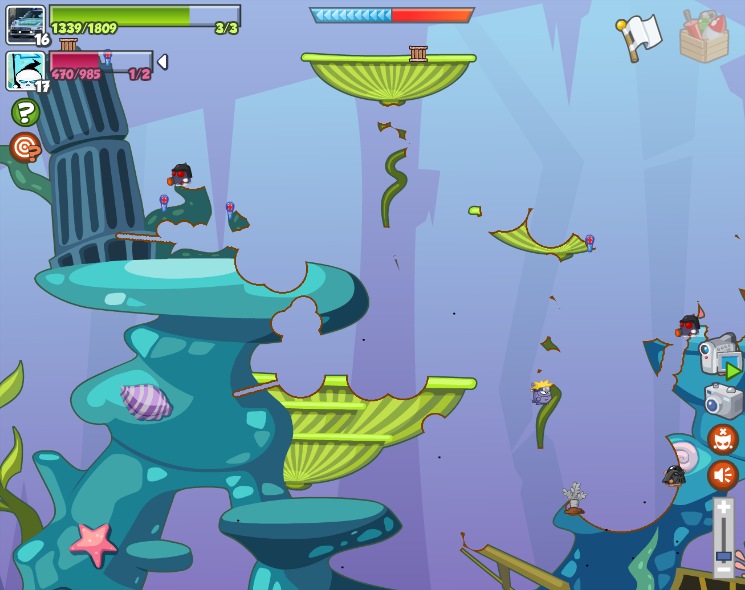The height and width of the screenshot is (590, 745).
Task: Surrender with the white flag icon
Action: coord(639,37)
